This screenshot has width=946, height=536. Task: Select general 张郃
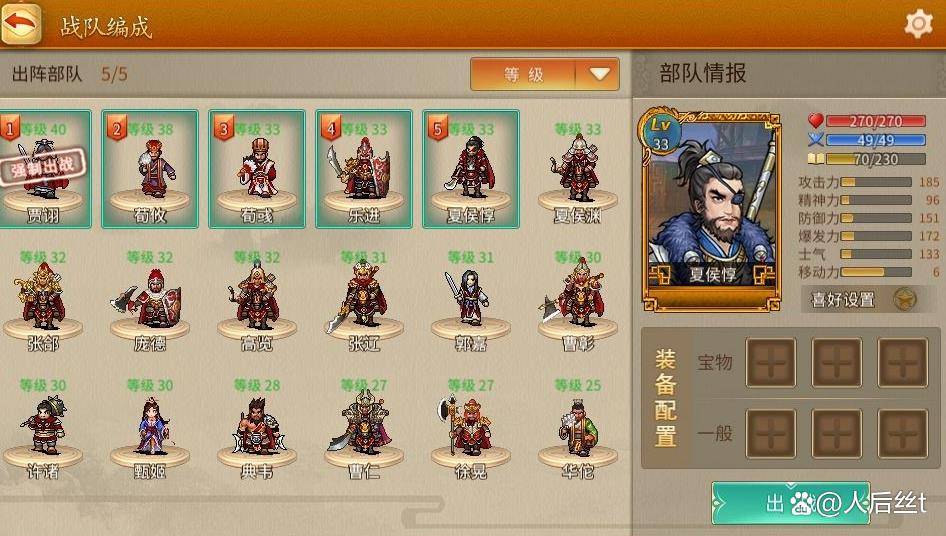coord(42,300)
